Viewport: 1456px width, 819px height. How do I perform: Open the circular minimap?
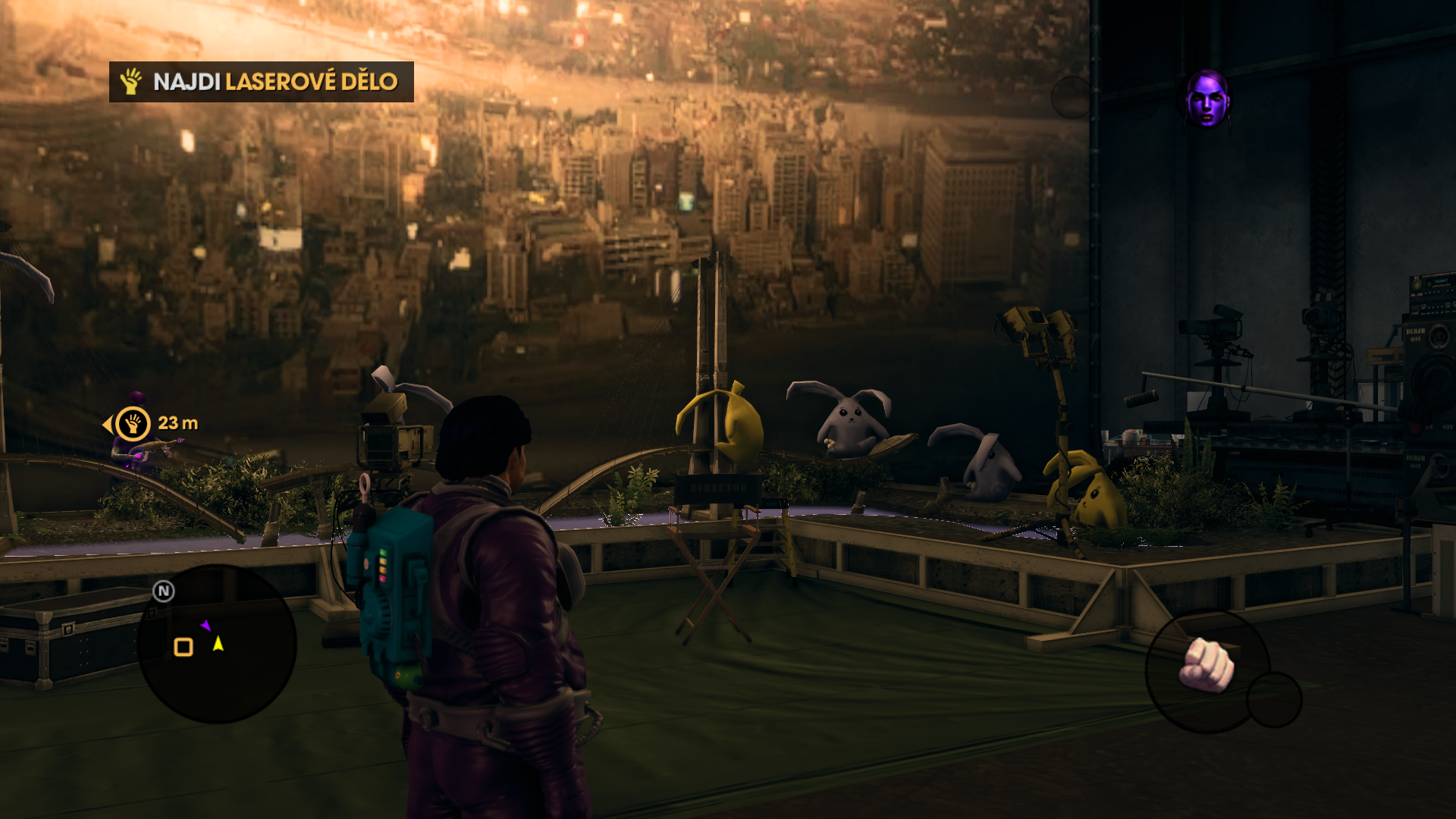point(217,643)
